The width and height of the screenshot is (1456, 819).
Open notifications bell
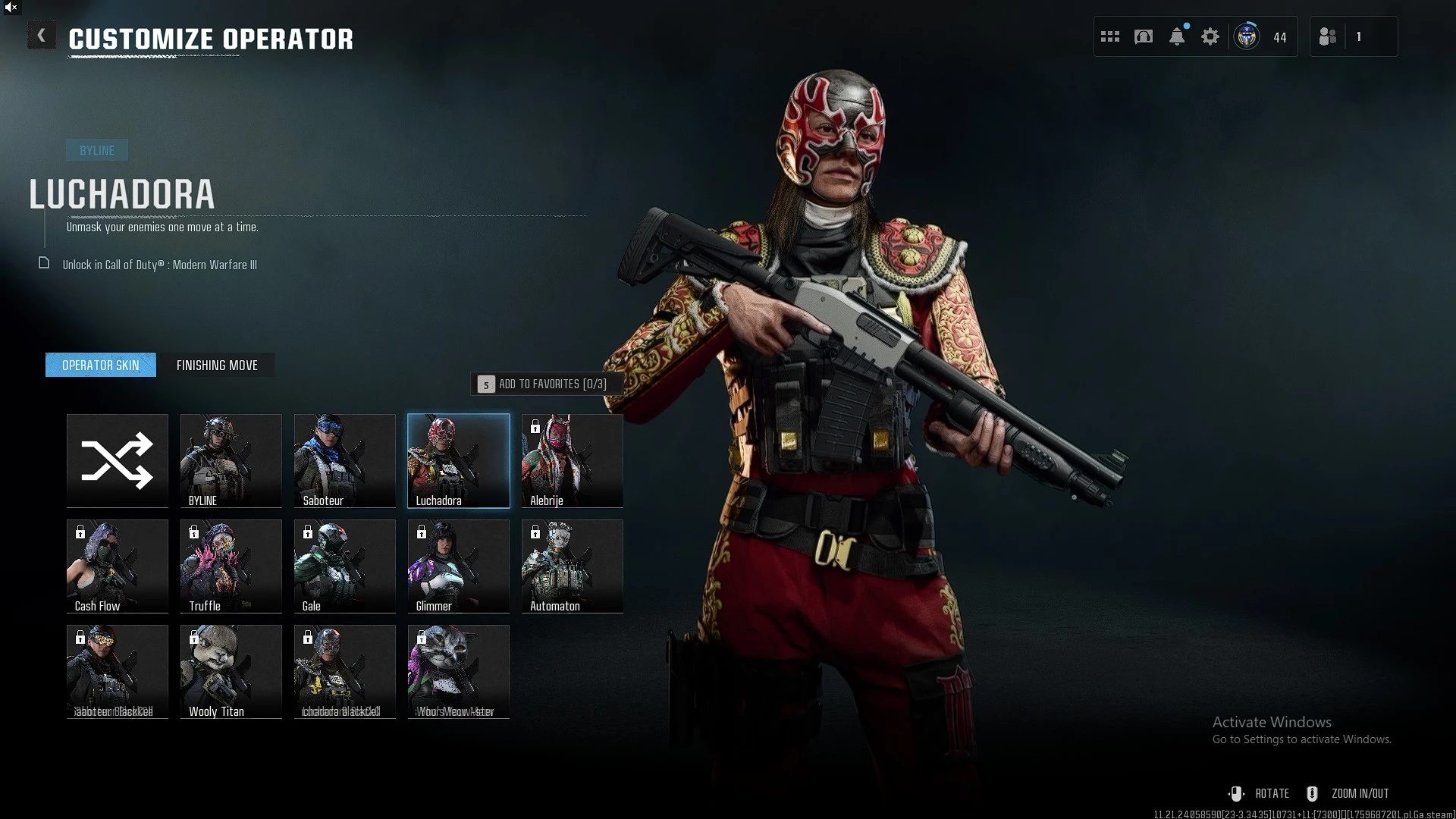pos(1177,36)
